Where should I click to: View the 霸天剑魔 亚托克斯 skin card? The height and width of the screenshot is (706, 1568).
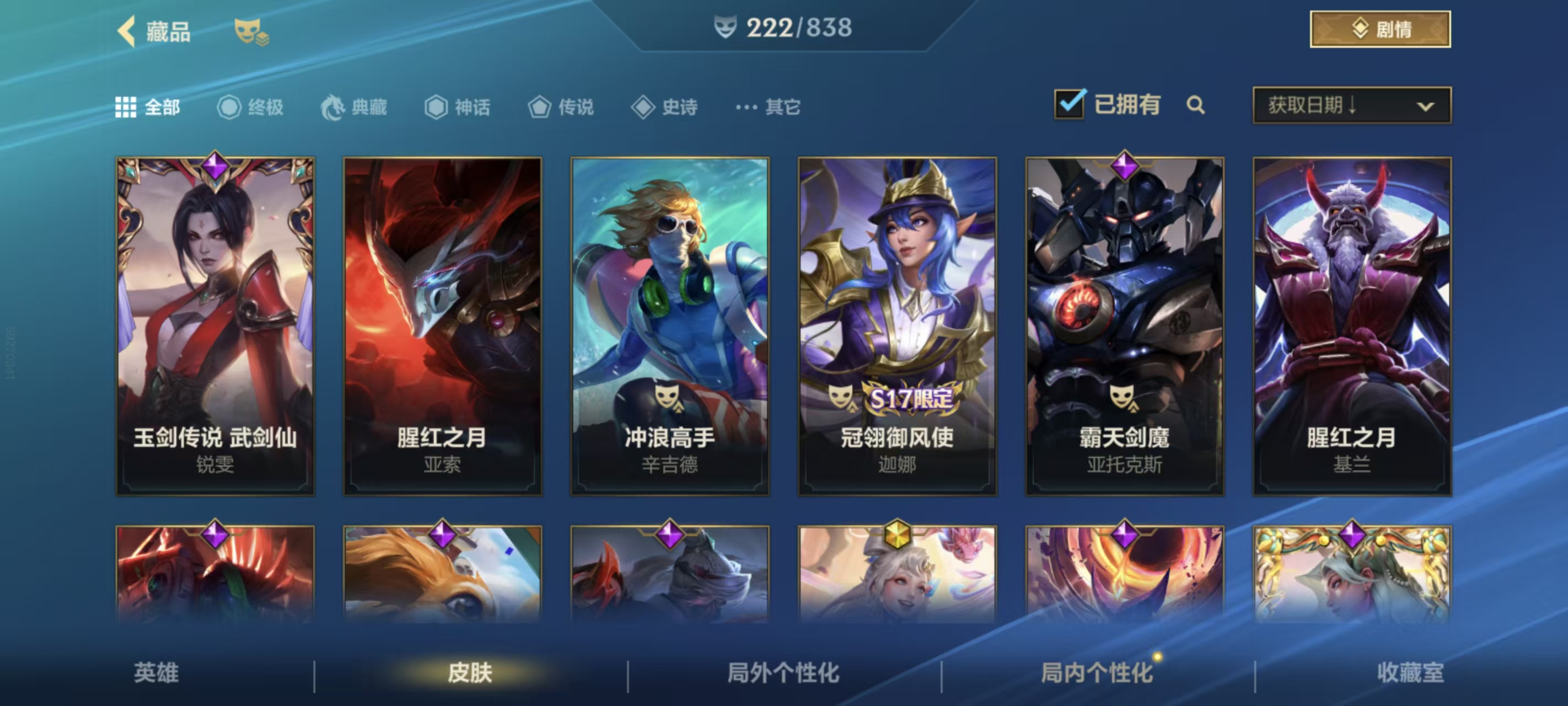(x=1124, y=326)
